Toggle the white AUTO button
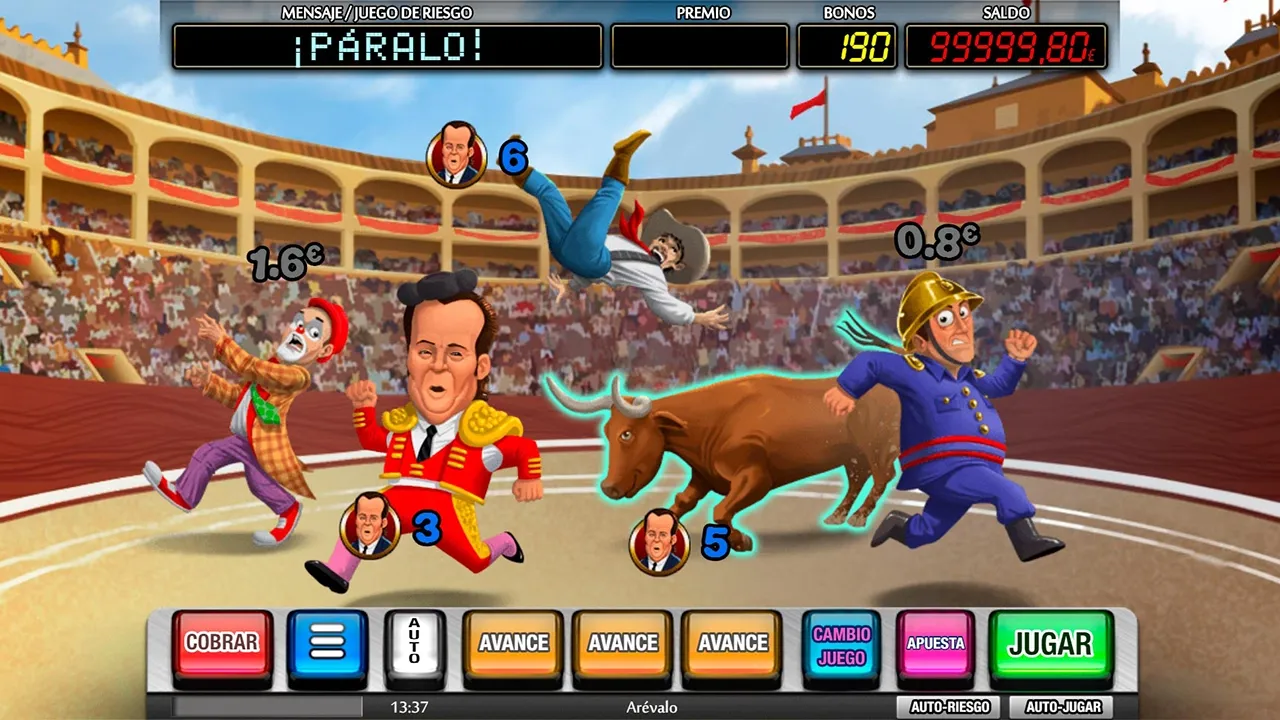 pos(414,643)
